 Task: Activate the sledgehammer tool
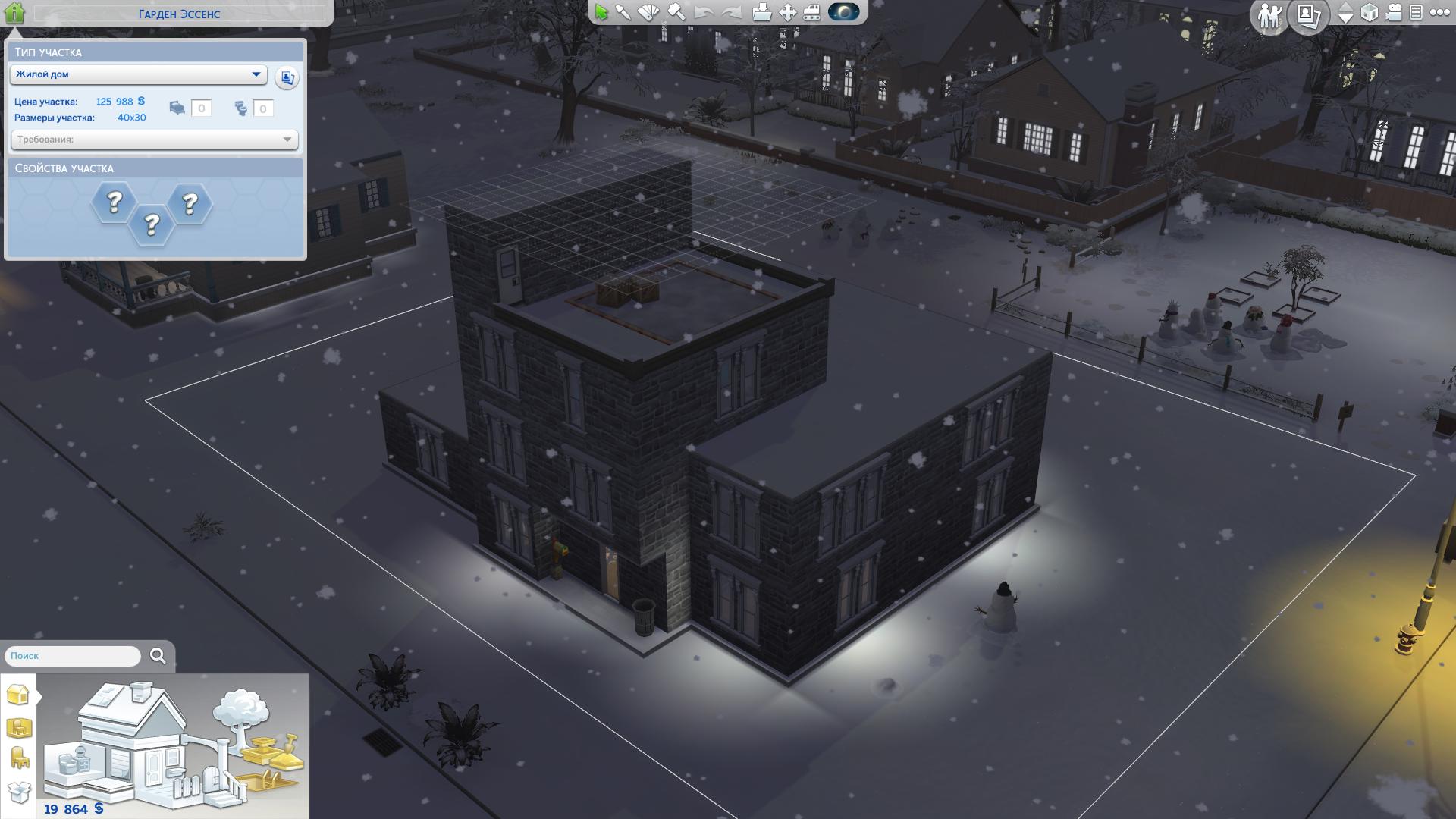(x=675, y=13)
